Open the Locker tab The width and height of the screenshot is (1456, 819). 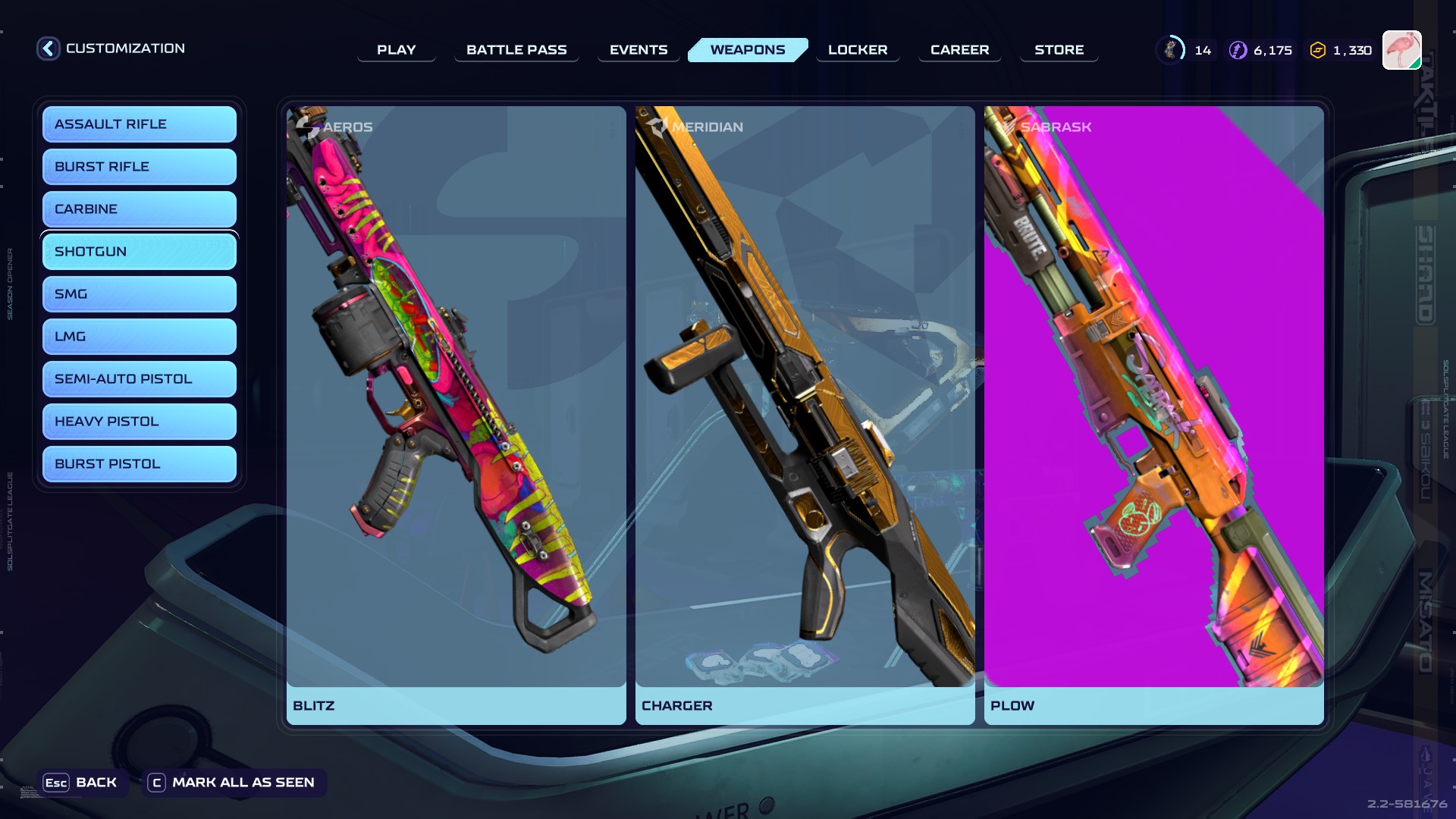(858, 50)
